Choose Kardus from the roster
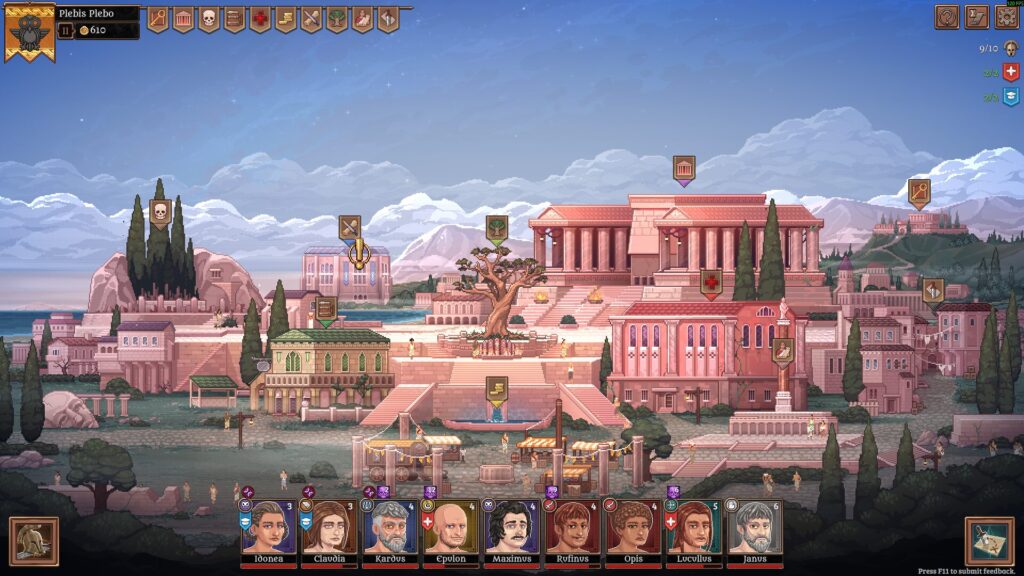 tap(389, 527)
